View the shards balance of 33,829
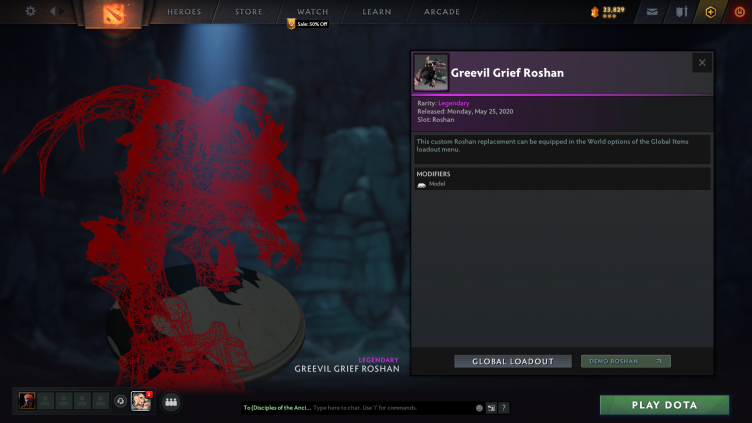The height and width of the screenshot is (423, 752). pyautogui.click(x=607, y=12)
